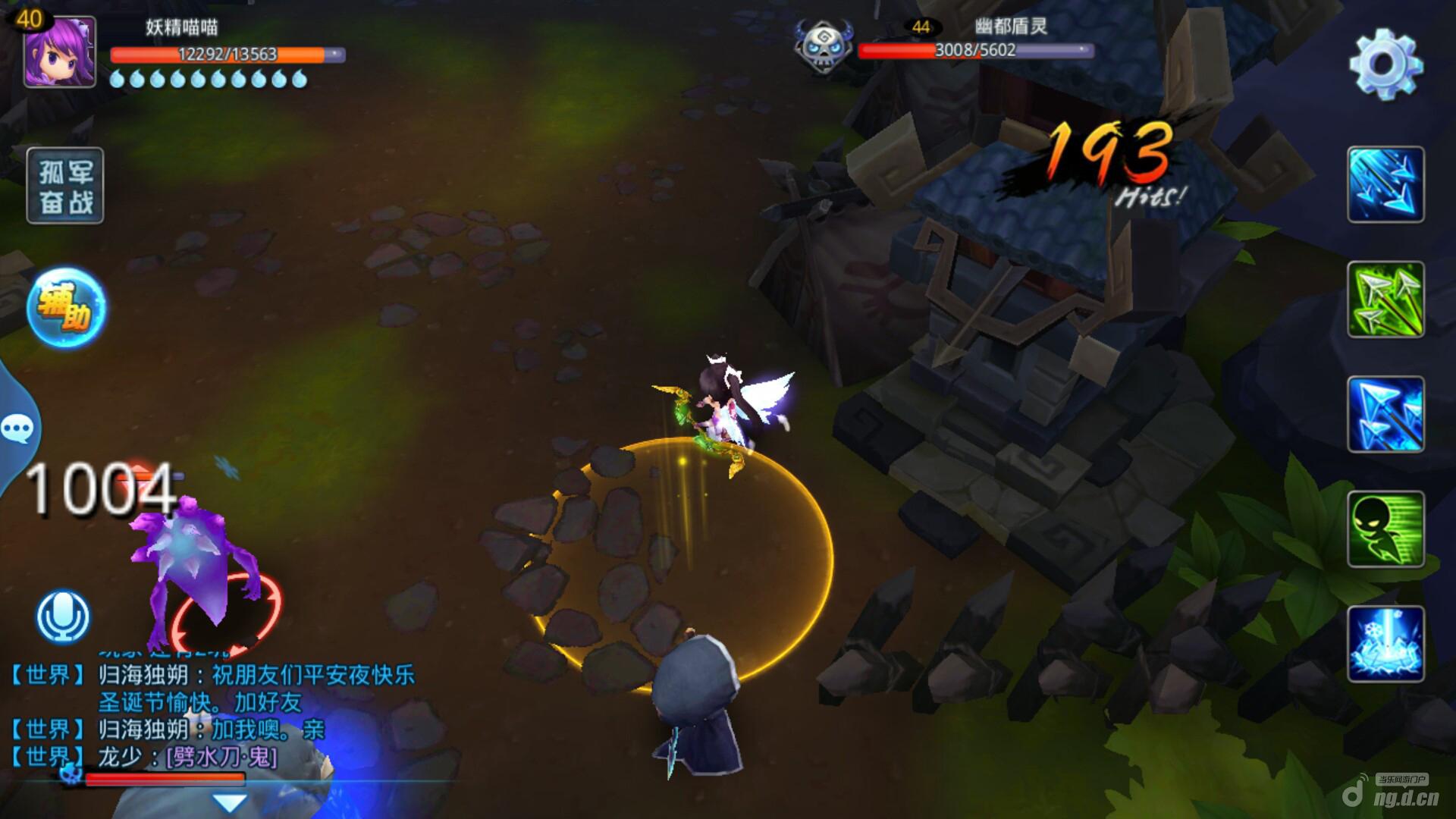Viewport: 1456px width, 819px height.
Task: Toggle the 辅助 assist orb
Action: pos(66,307)
